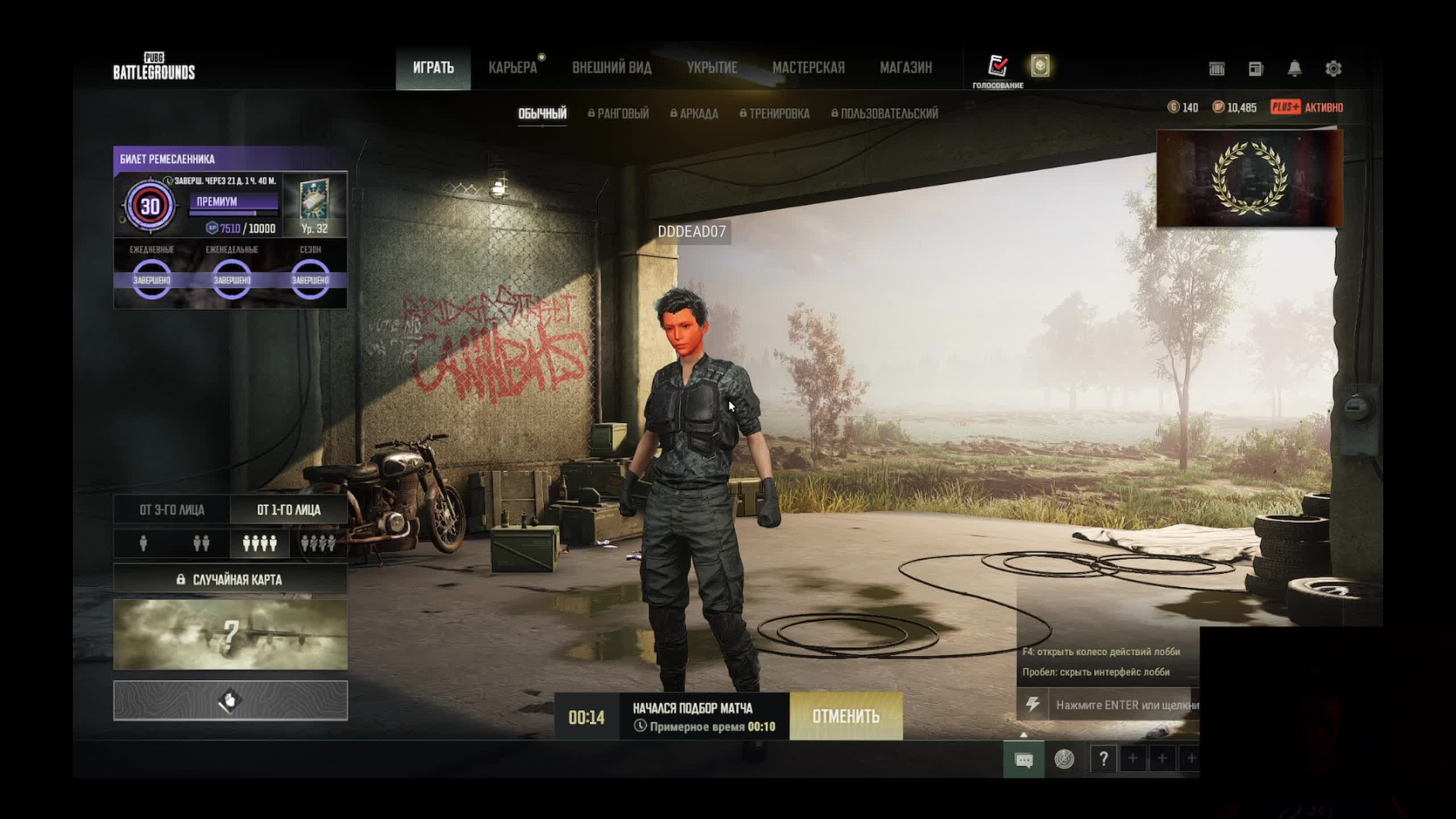Cancel matchmaking with the ОТМЕНИТЬ button
Screen dimensions: 1456x819
[845, 716]
